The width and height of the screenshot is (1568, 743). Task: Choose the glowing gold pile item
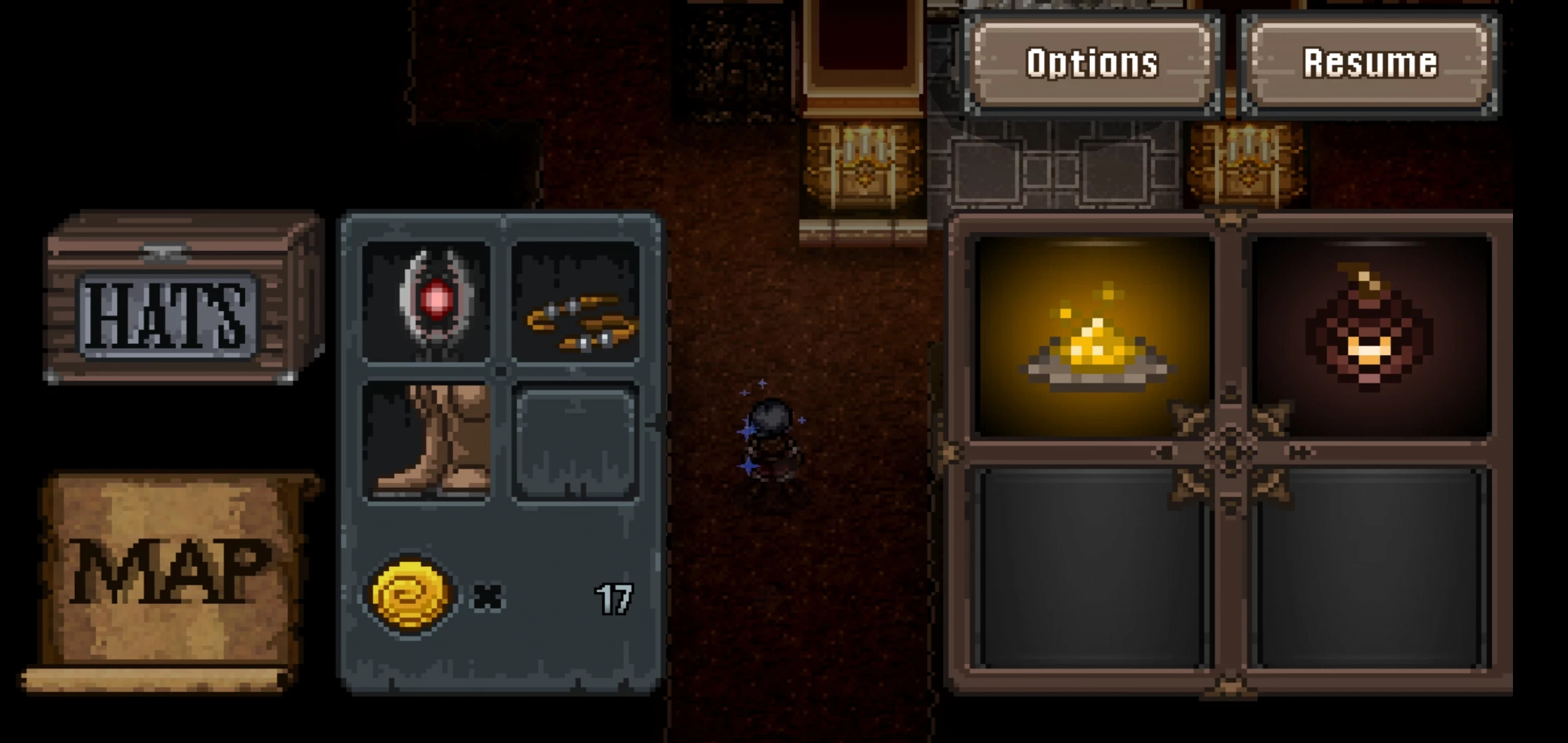click(1094, 337)
